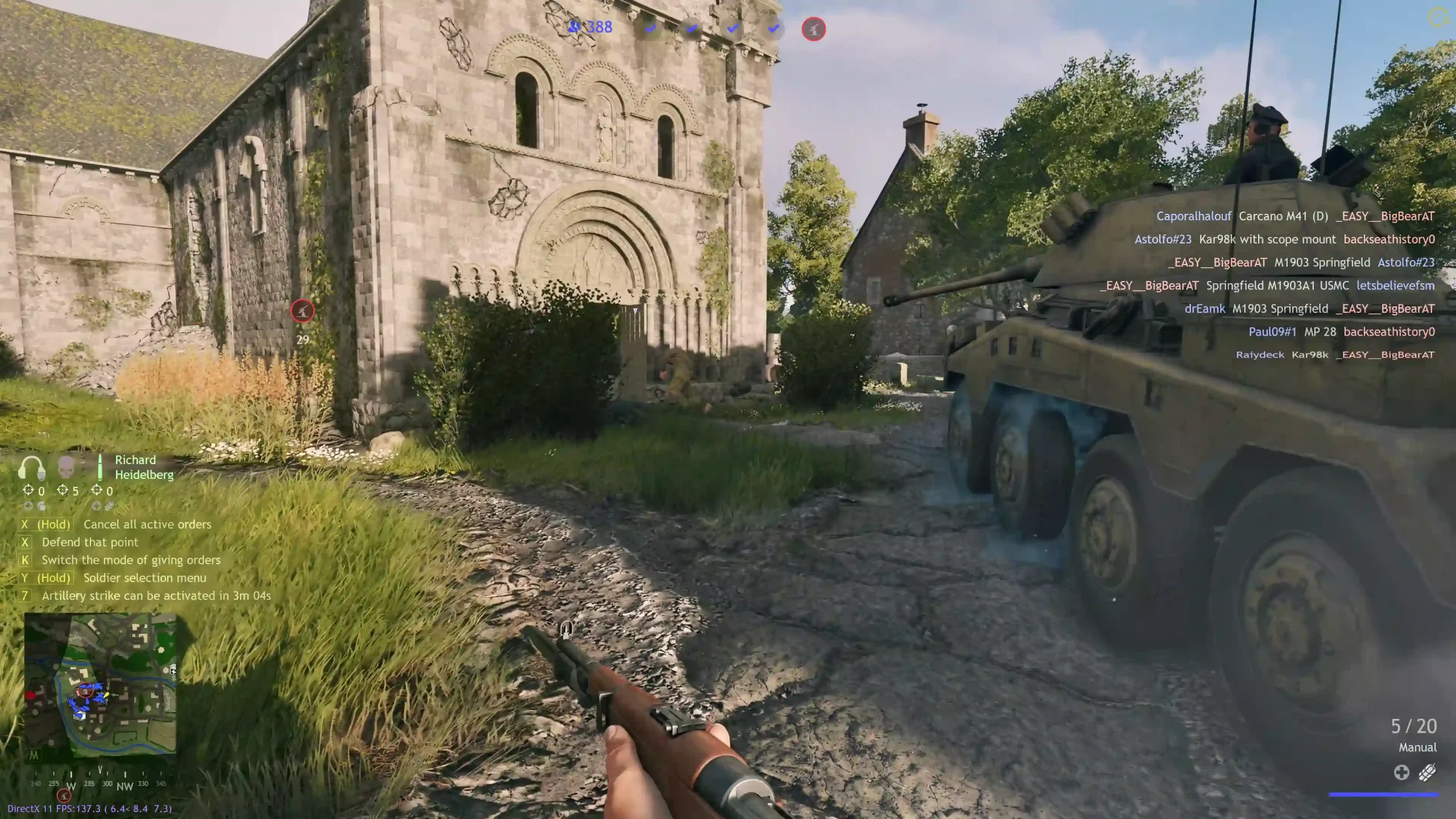Click the bandage icon near ammo
Viewport: 1456px width, 819px height.
tap(1427, 772)
